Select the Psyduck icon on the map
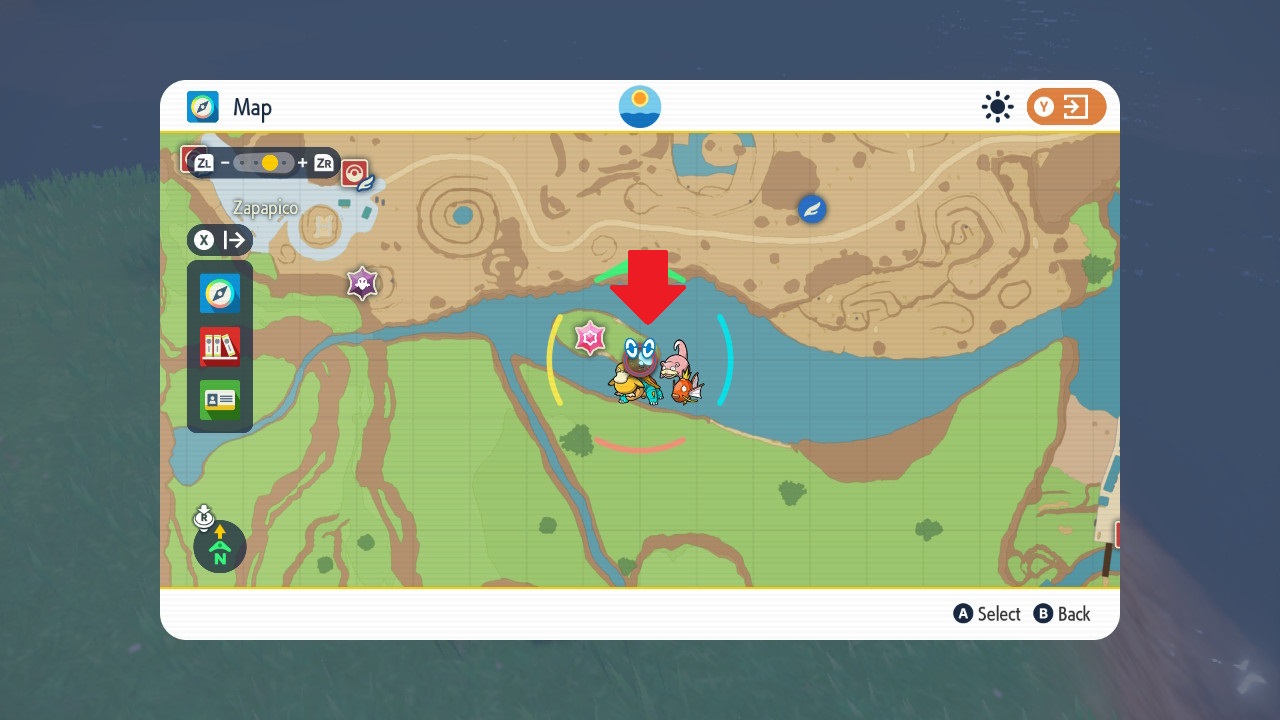This screenshot has width=1280, height=720. tap(628, 382)
